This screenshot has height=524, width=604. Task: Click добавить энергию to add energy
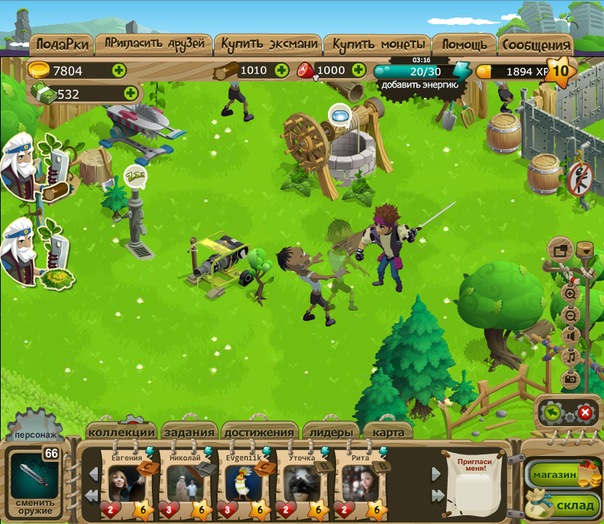point(420,86)
